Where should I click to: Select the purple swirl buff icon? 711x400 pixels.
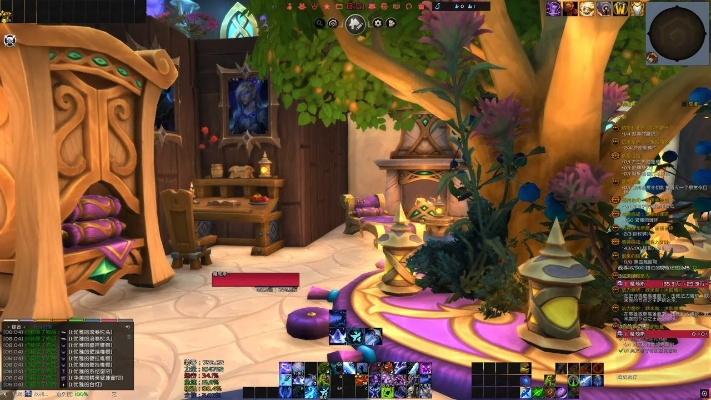(553, 9)
